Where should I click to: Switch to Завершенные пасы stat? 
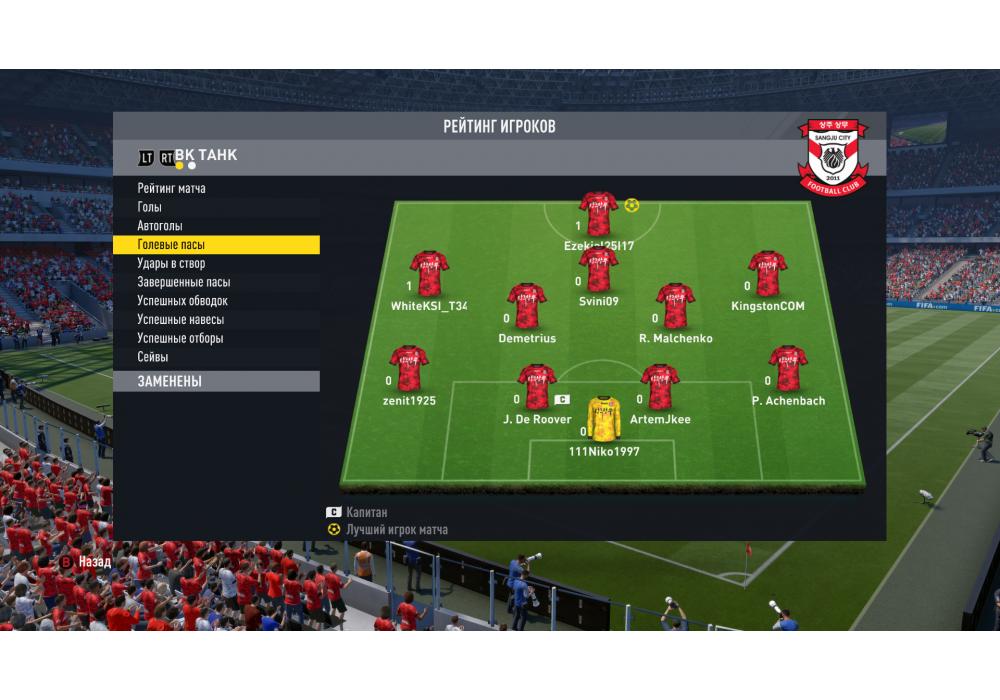pyautogui.click(x=184, y=282)
